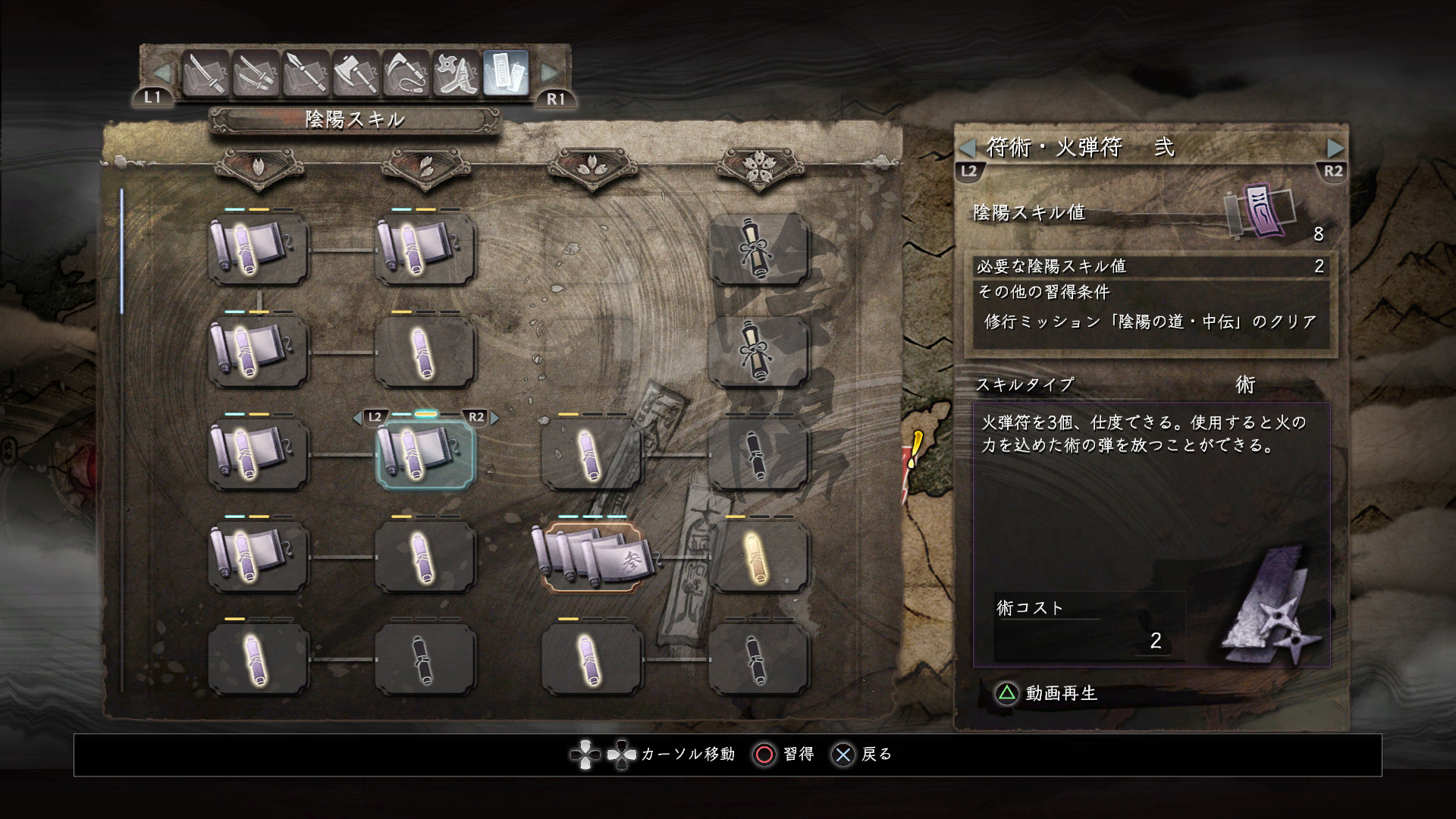This screenshot has width=1456, height=819.
Task: Click the left arrow beside the weapon tabs
Action: [x=162, y=73]
